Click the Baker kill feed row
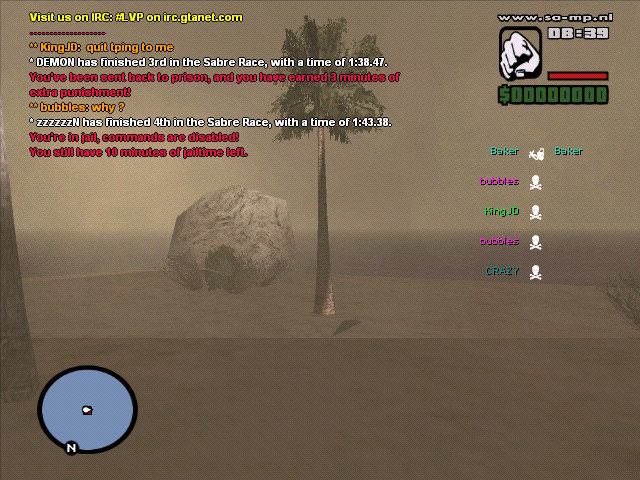 point(536,152)
